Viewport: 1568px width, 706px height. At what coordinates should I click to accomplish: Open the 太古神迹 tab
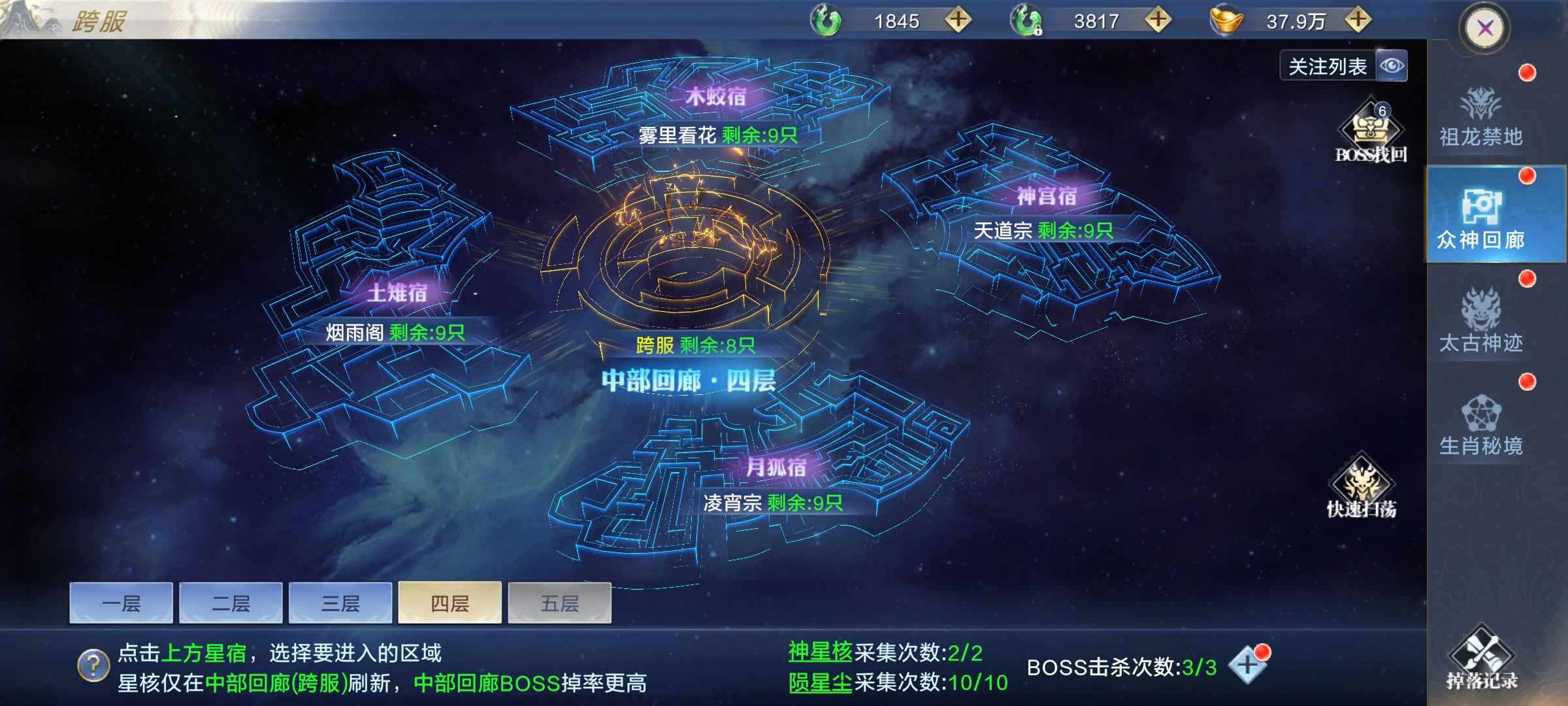pos(1480,322)
